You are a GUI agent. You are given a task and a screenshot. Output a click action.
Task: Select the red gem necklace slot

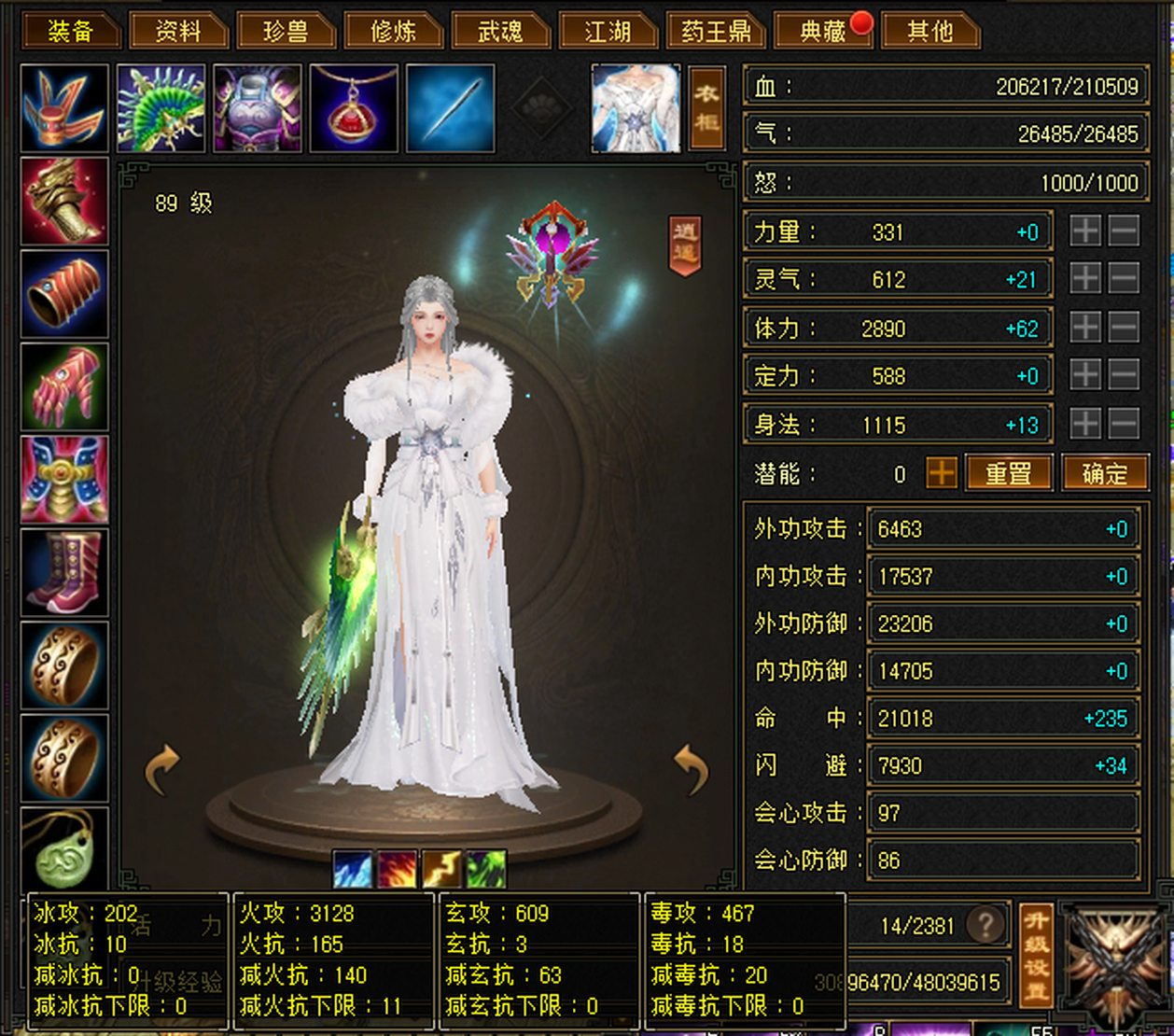(354, 108)
